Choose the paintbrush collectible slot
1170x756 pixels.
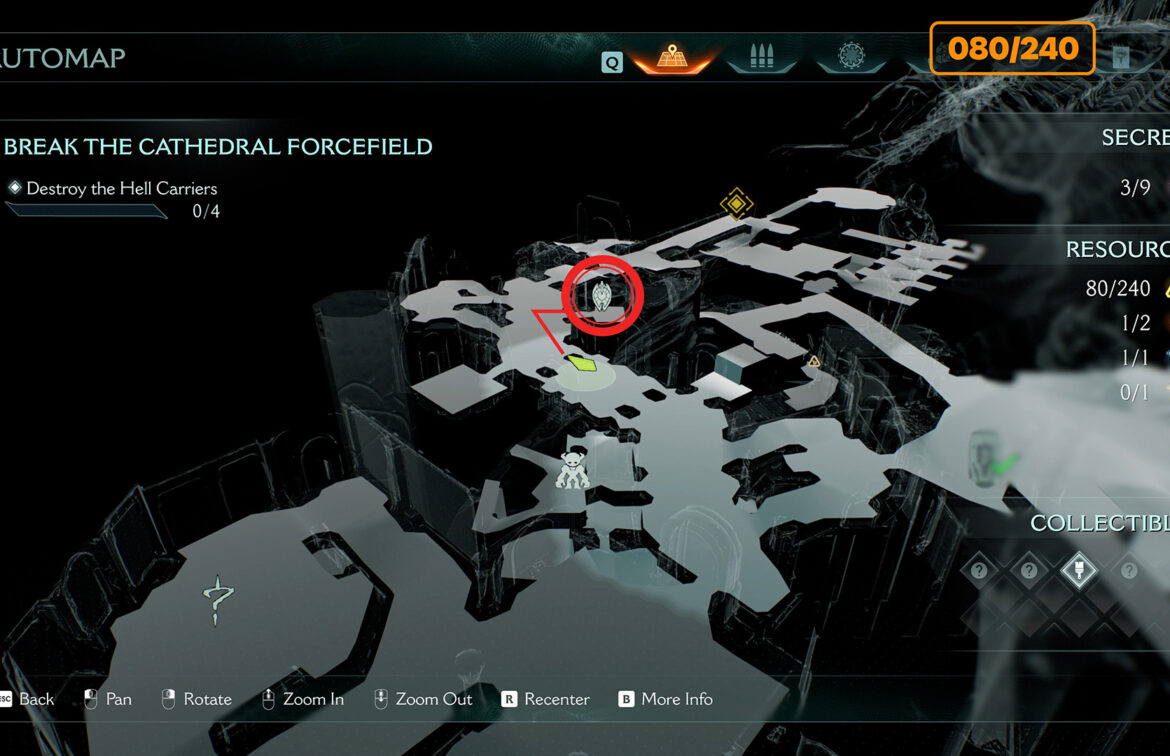1078,571
